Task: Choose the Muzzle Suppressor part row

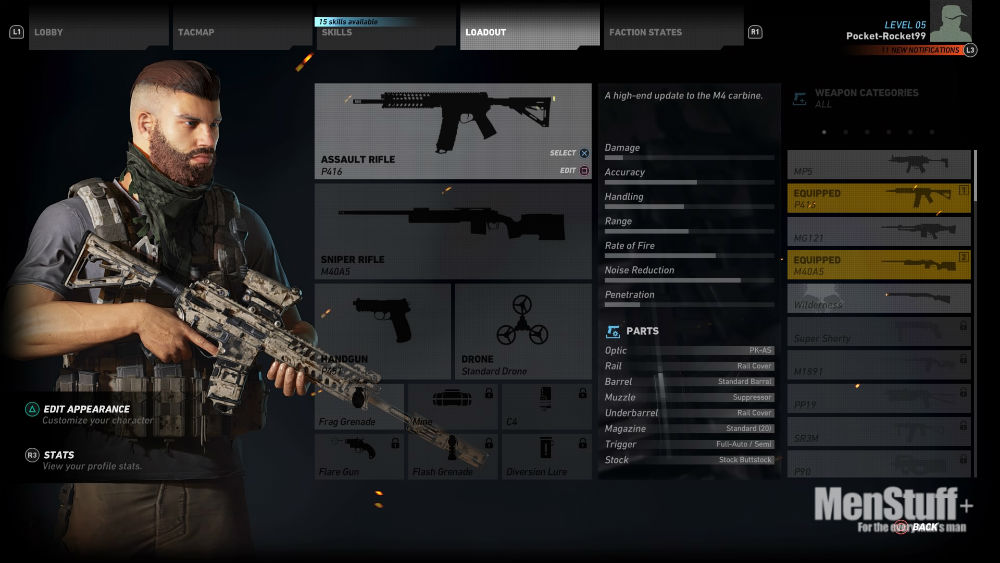Action: click(689, 397)
